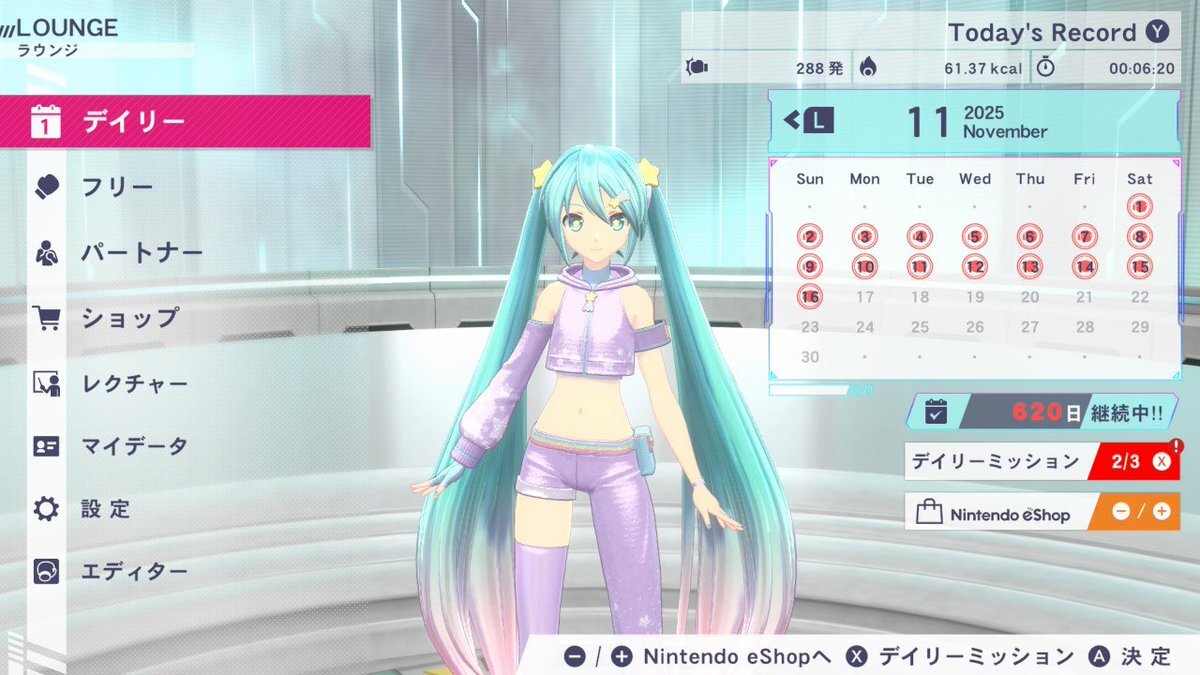This screenshot has width=1200, height=675.
Task: Select the デイリー menu entry
Action: pyautogui.click(x=185, y=122)
